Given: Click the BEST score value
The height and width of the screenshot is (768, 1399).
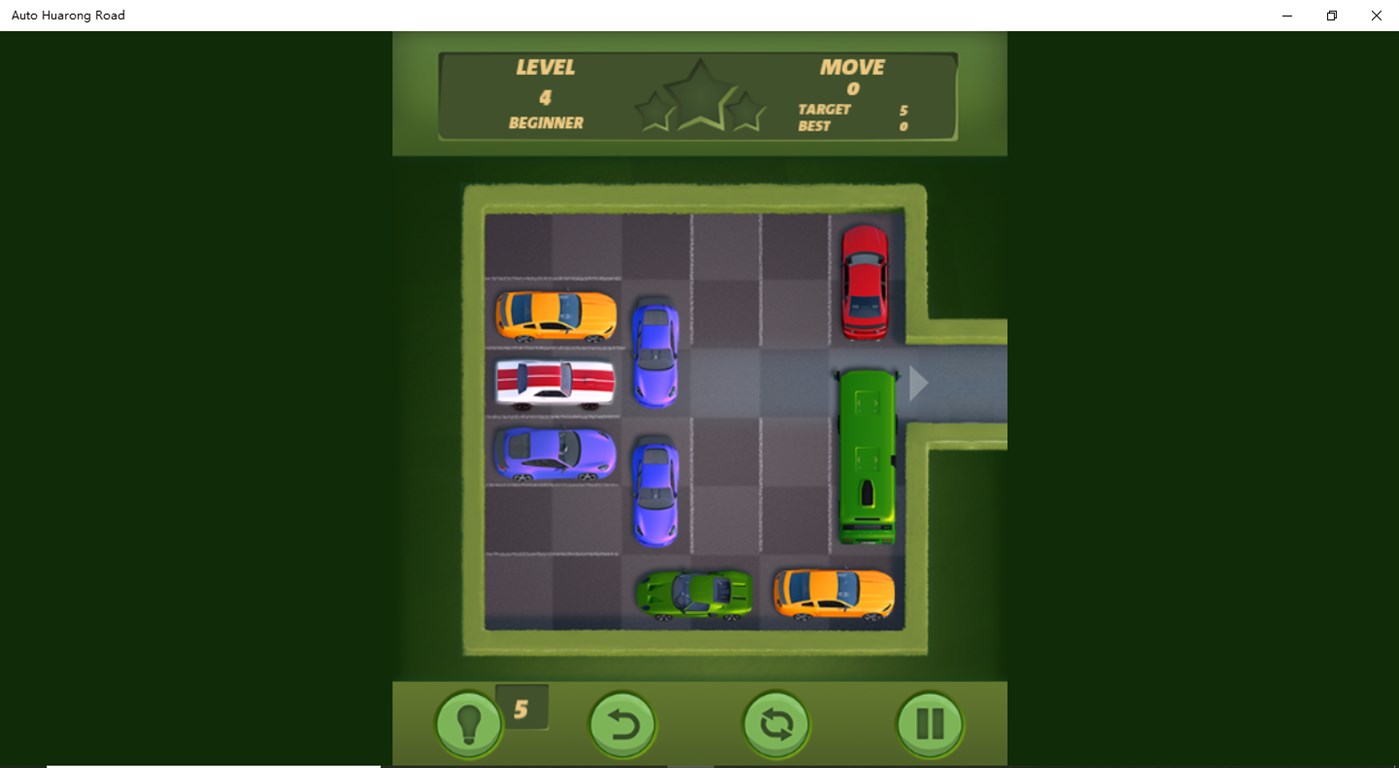Looking at the screenshot, I should click(903, 126).
